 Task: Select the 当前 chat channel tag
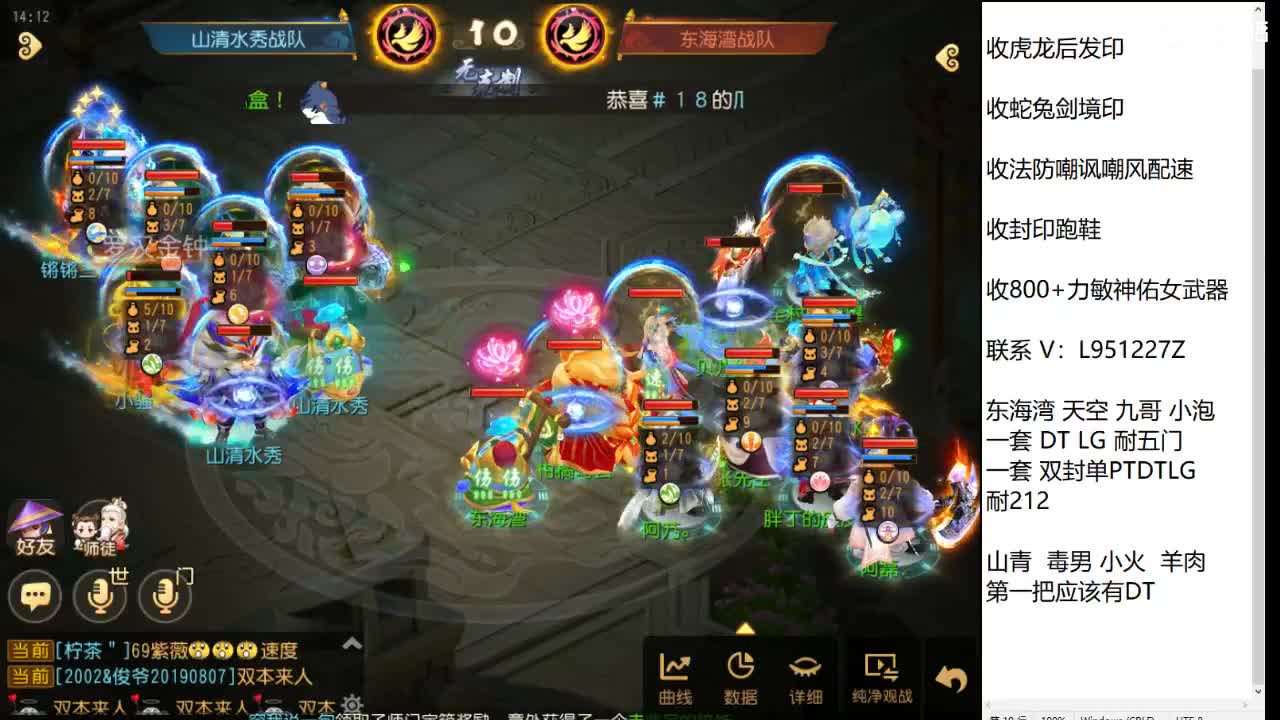pyautogui.click(x=30, y=650)
